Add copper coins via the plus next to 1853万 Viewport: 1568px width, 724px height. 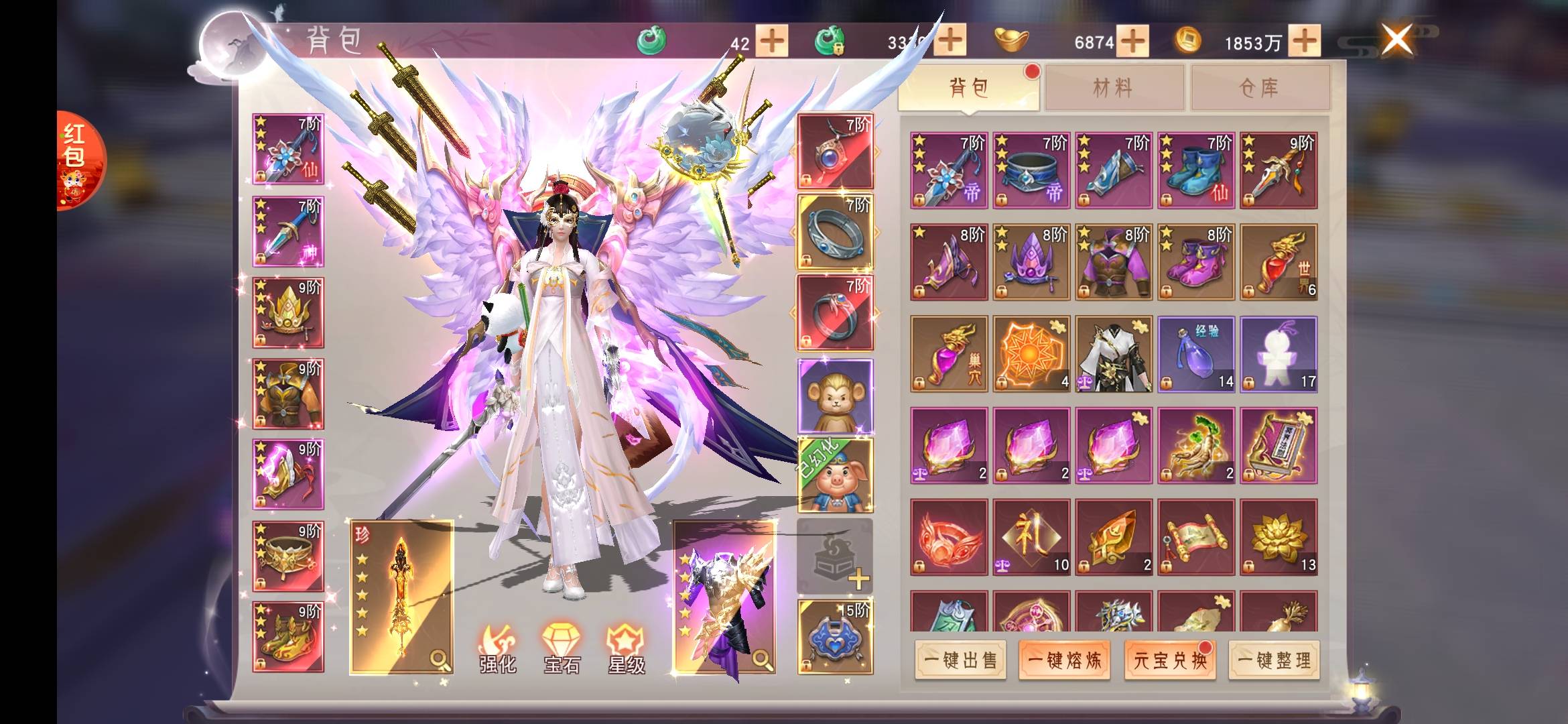tap(1304, 42)
